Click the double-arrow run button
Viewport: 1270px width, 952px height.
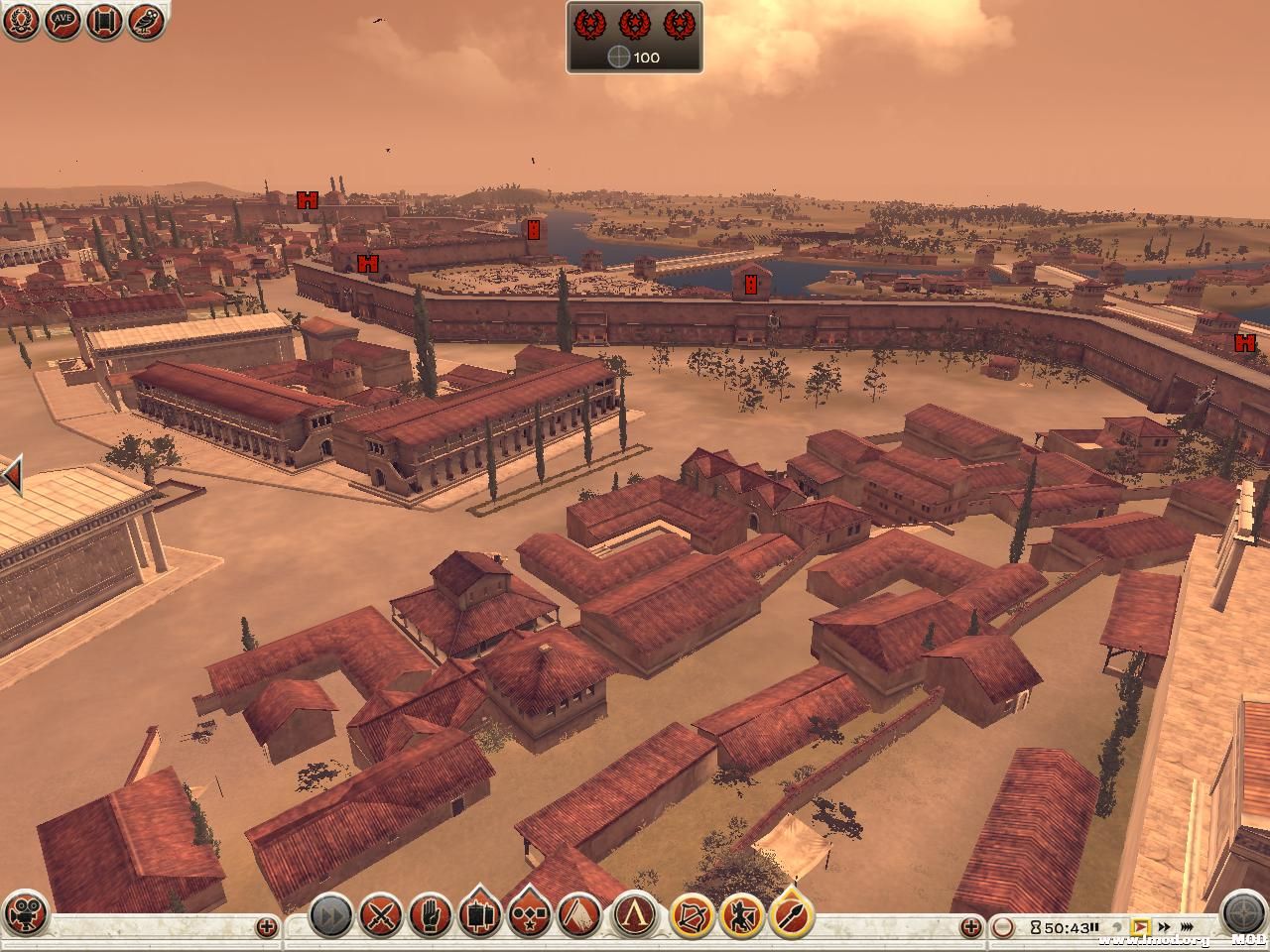pyautogui.click(x=330, y=915)
